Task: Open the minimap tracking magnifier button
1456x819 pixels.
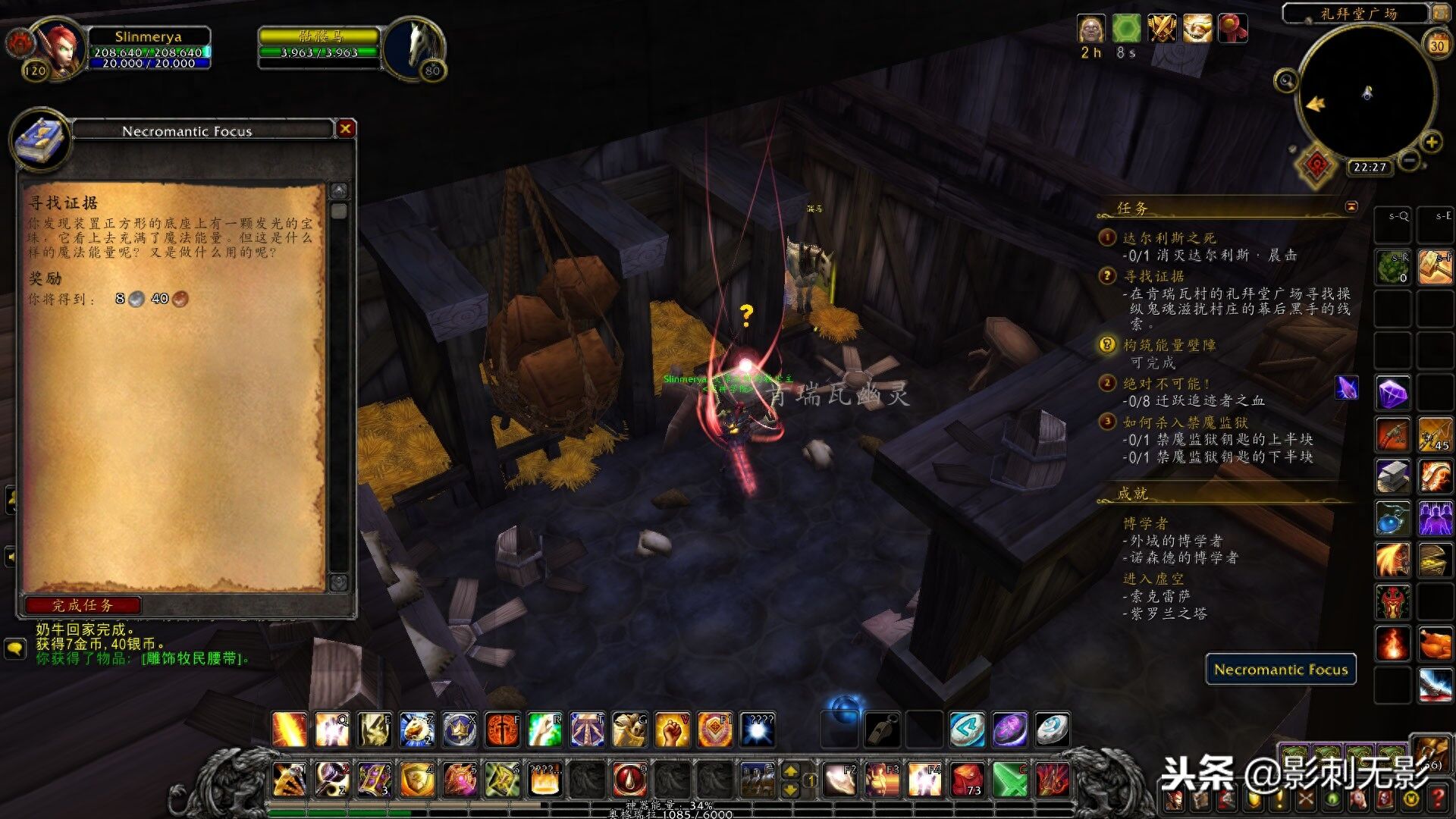Action: coord(1285,80)
